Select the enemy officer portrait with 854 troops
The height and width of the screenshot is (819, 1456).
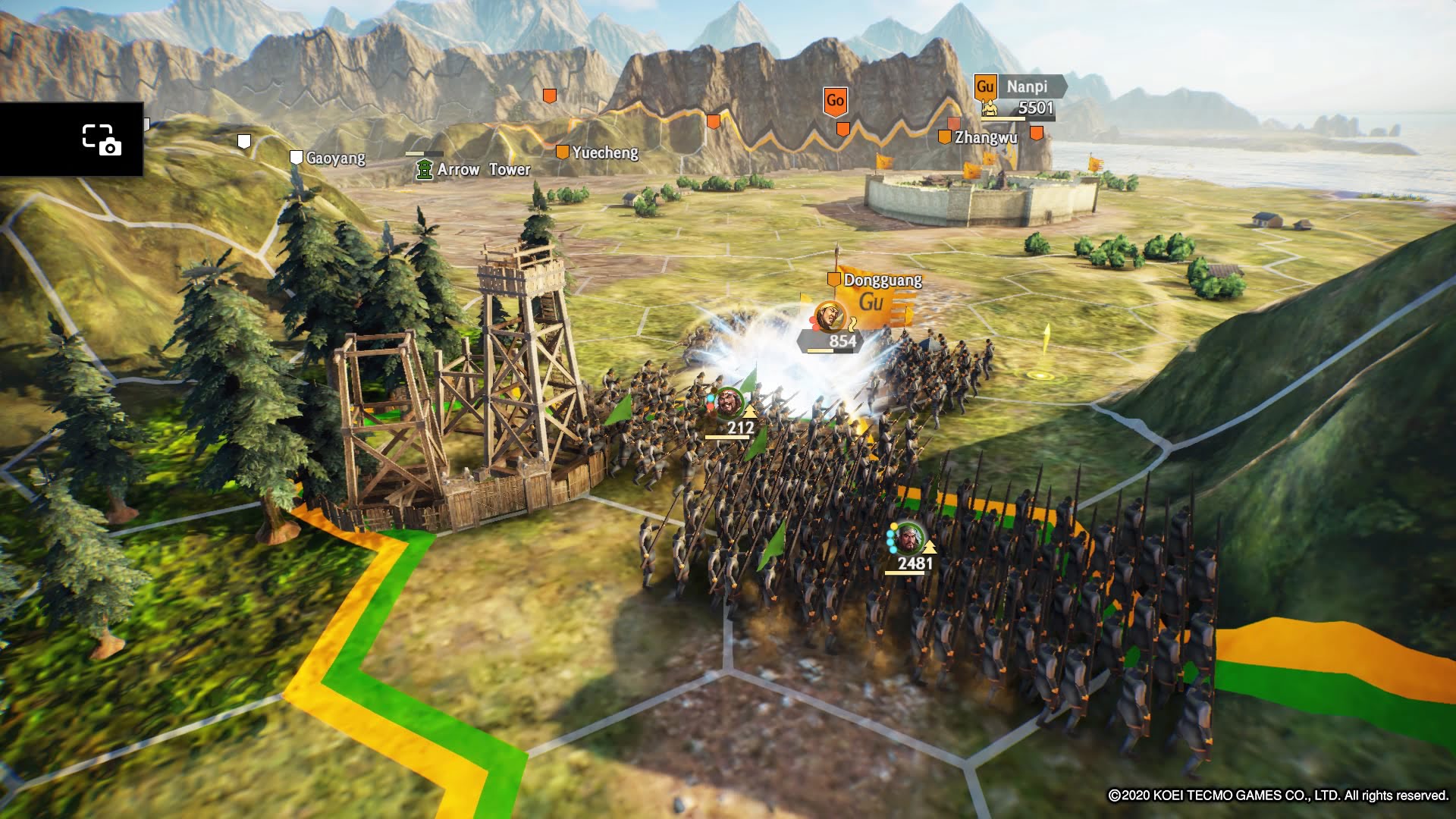[829, 315]
